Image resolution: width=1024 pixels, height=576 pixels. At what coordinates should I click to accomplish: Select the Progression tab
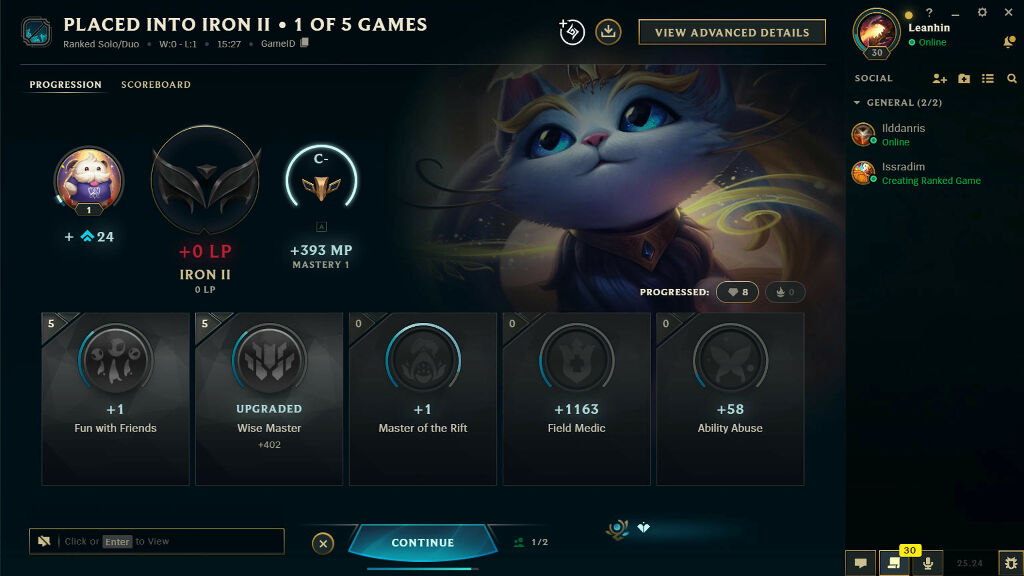click(65, 85)
